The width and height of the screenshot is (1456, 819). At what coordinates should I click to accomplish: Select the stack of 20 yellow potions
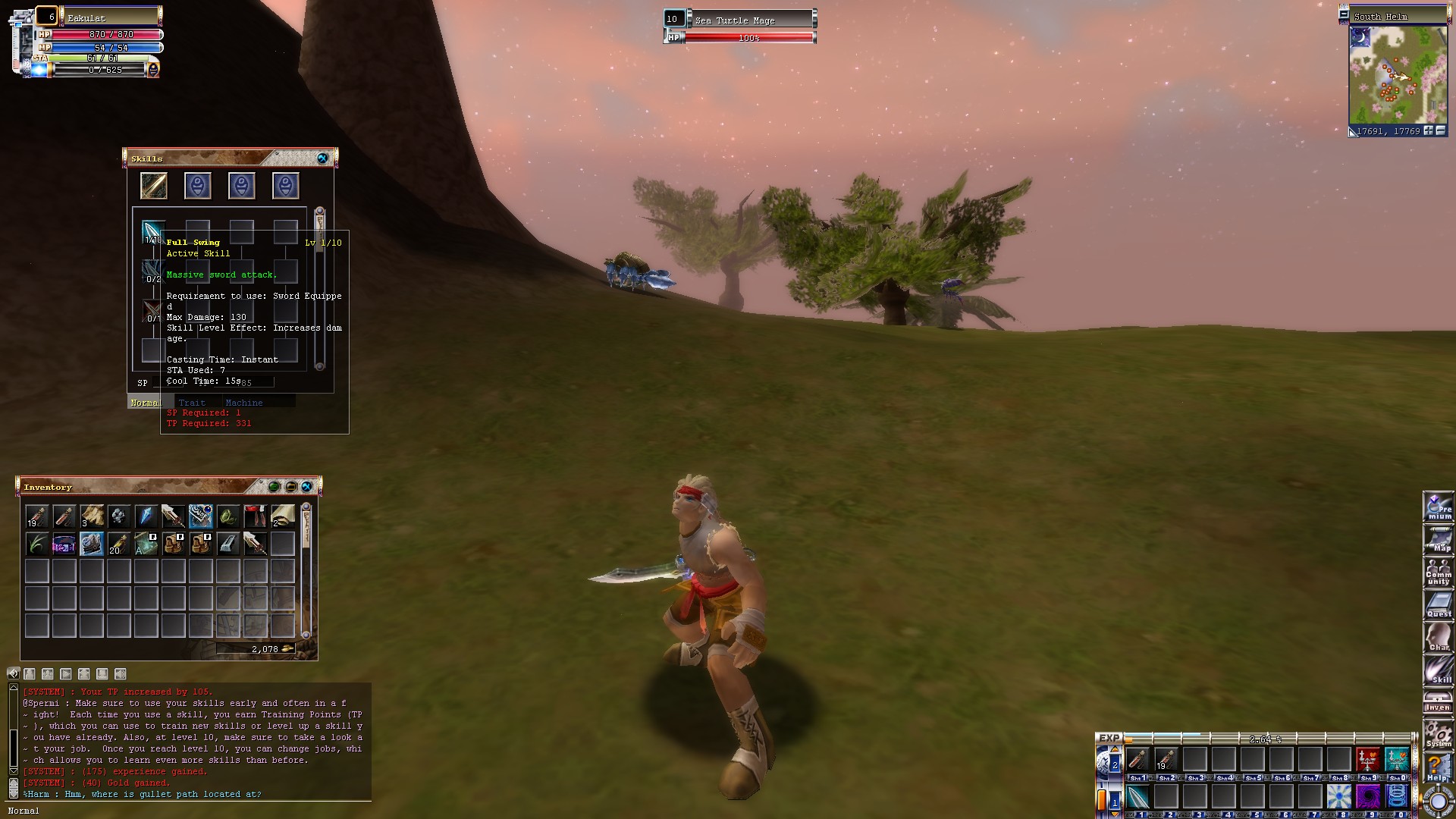(x=118, y=544)
